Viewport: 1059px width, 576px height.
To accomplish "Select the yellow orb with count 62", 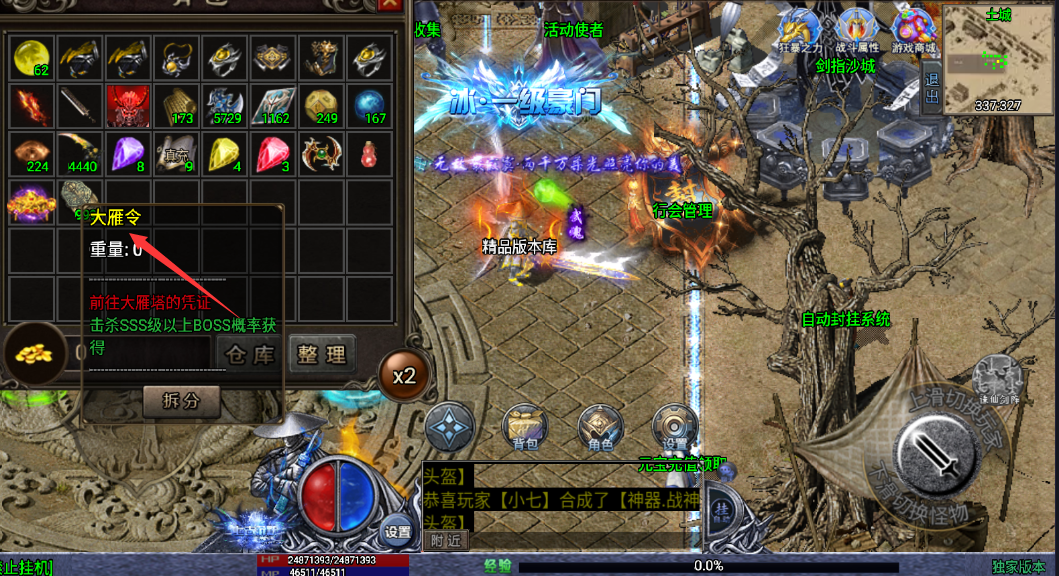I will (x=34, y=57).
